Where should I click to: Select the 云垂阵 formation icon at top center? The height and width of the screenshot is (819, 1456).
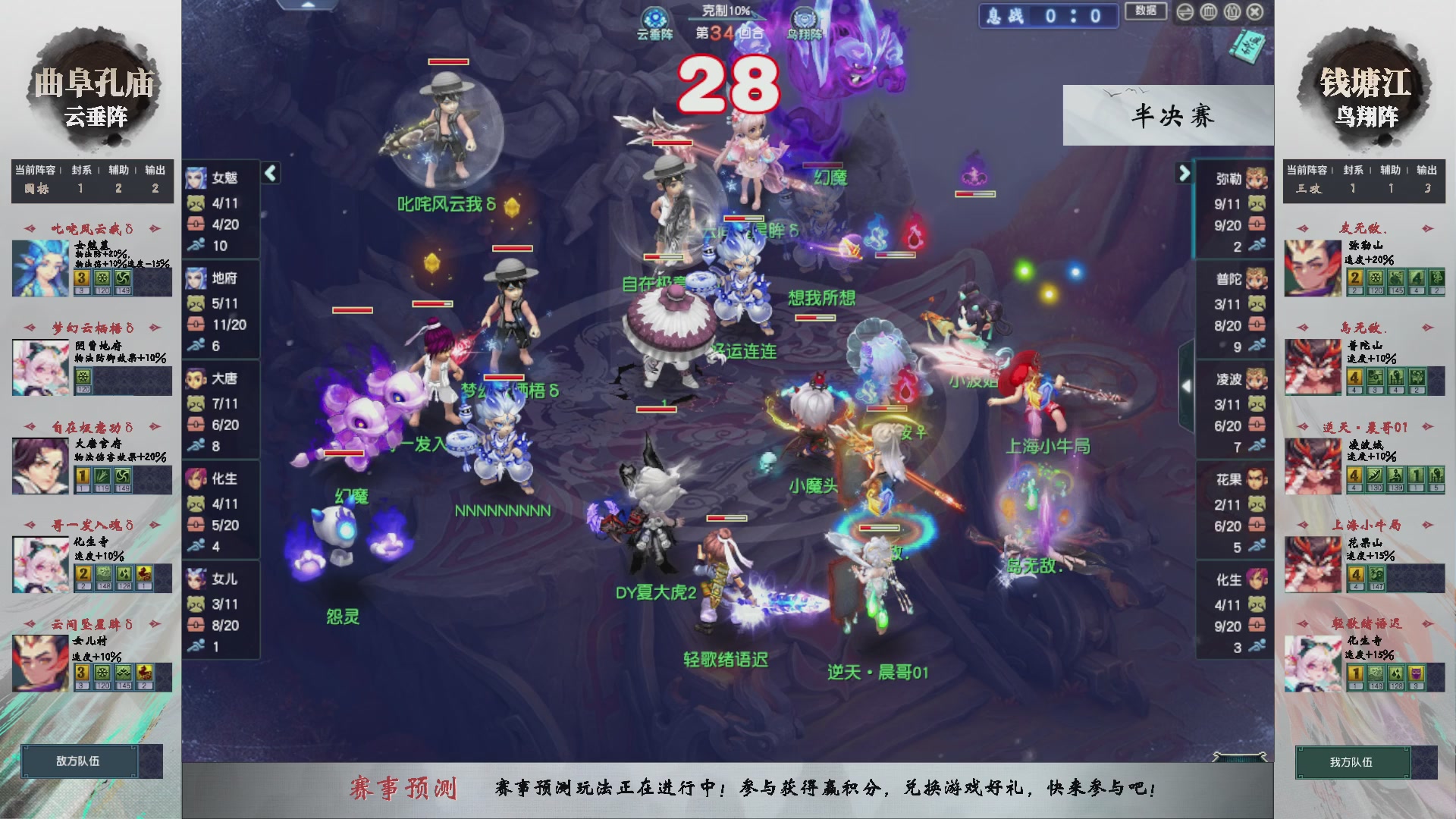point(655,17)
